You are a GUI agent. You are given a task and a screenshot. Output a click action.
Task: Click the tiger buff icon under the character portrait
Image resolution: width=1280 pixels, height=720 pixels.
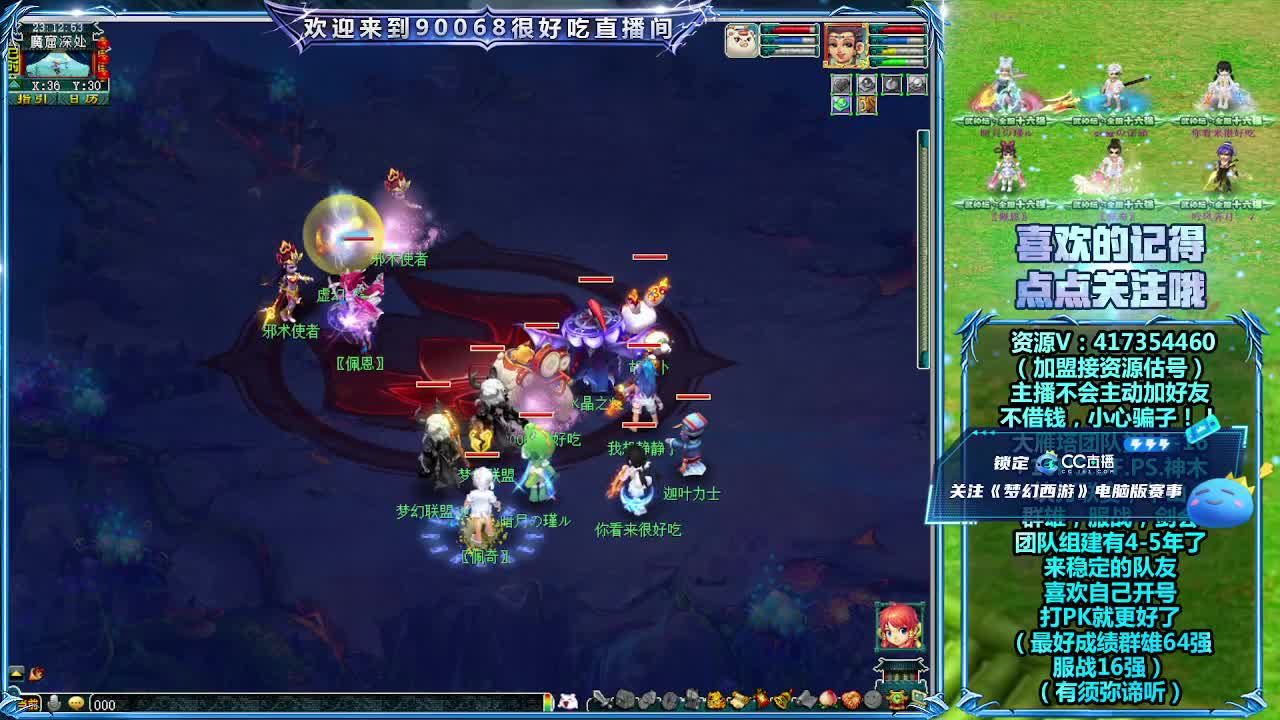866,104
